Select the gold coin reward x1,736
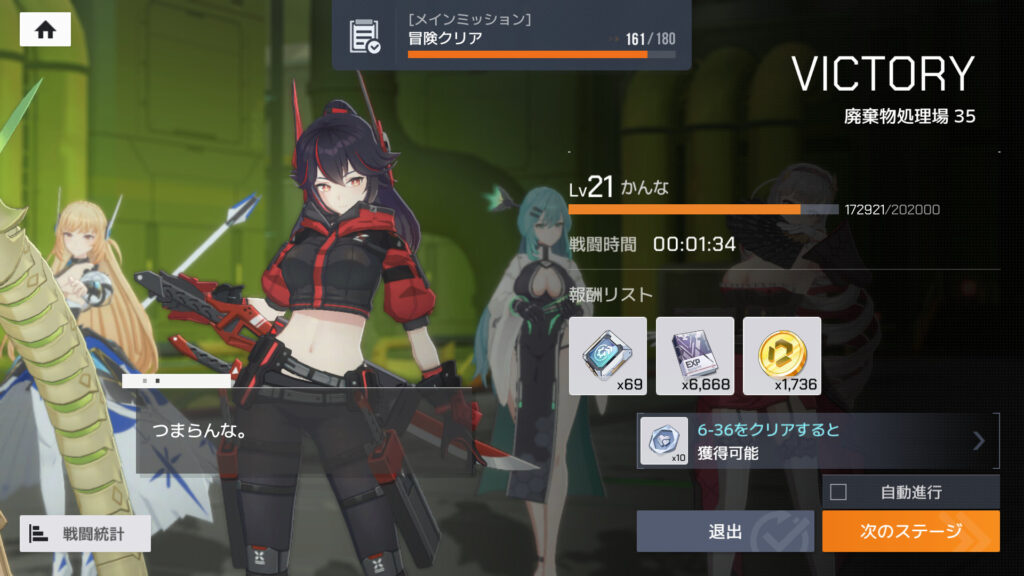Image resolution: width=1024 pixels, height=576 pixels. click(x=782, y=355)
